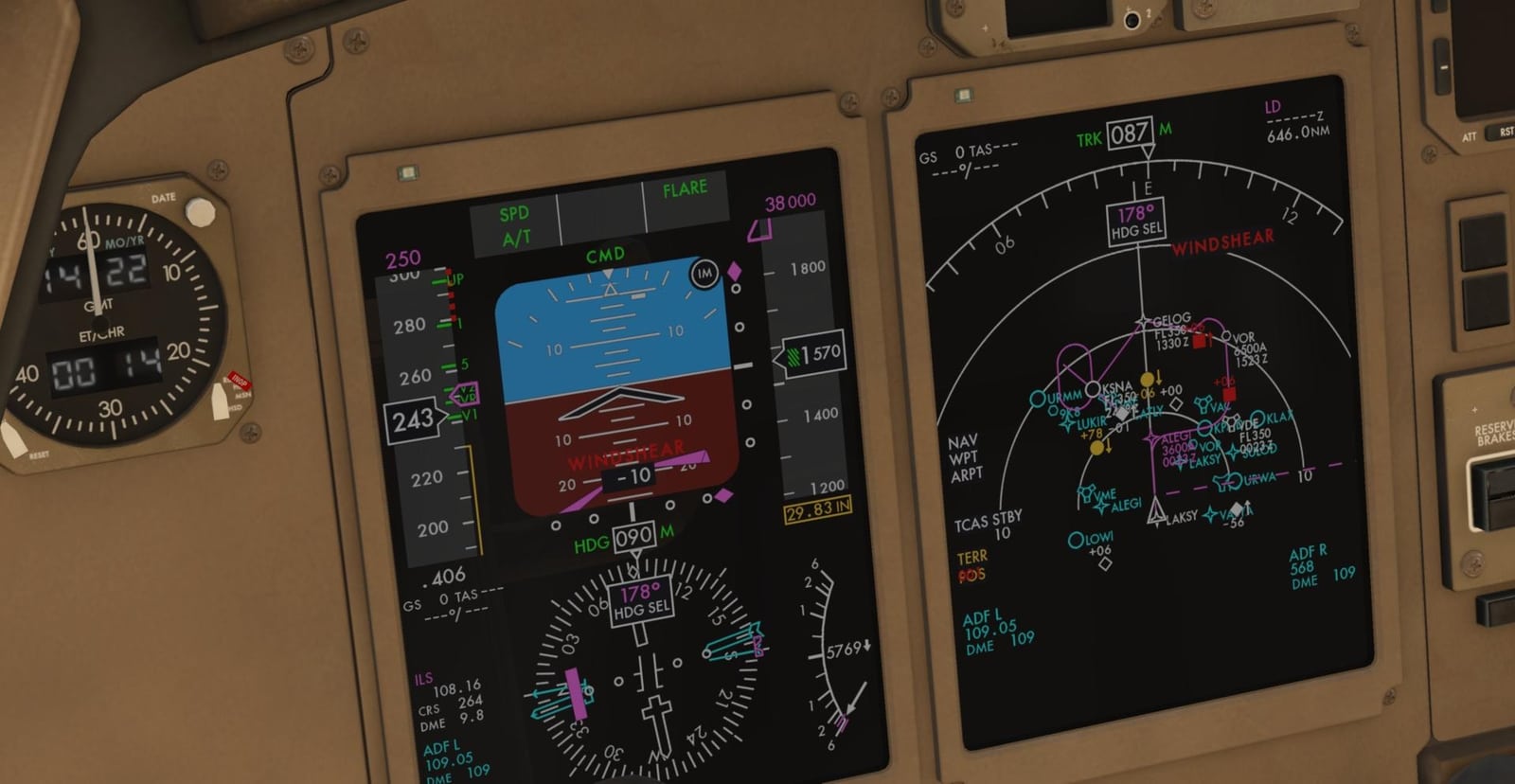Viewport: 1515px width, 784px height.
Task: Click the white aircraft triangle symbol
Action: [1156, 512]
